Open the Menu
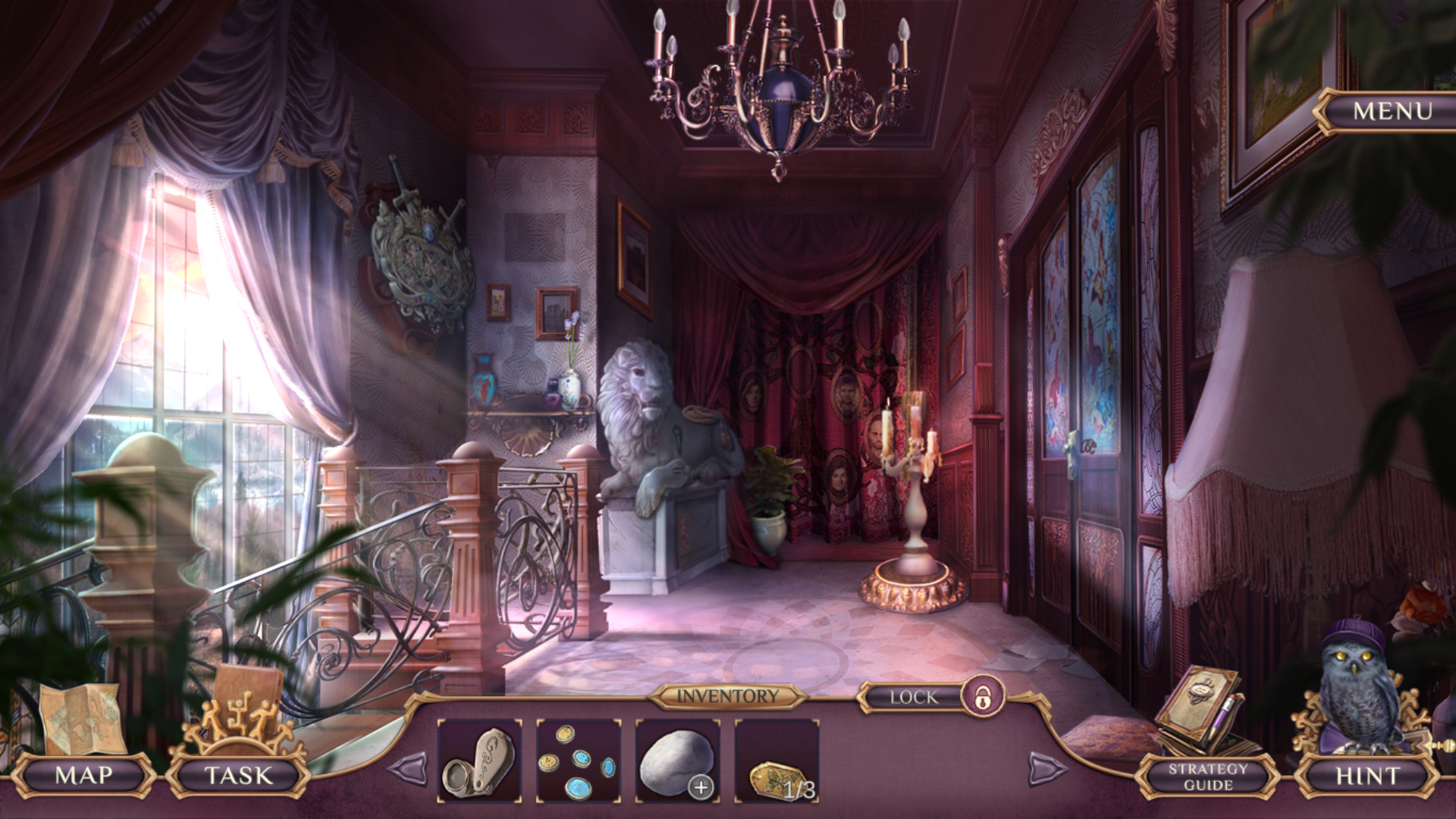 [x=1392, y=111]
